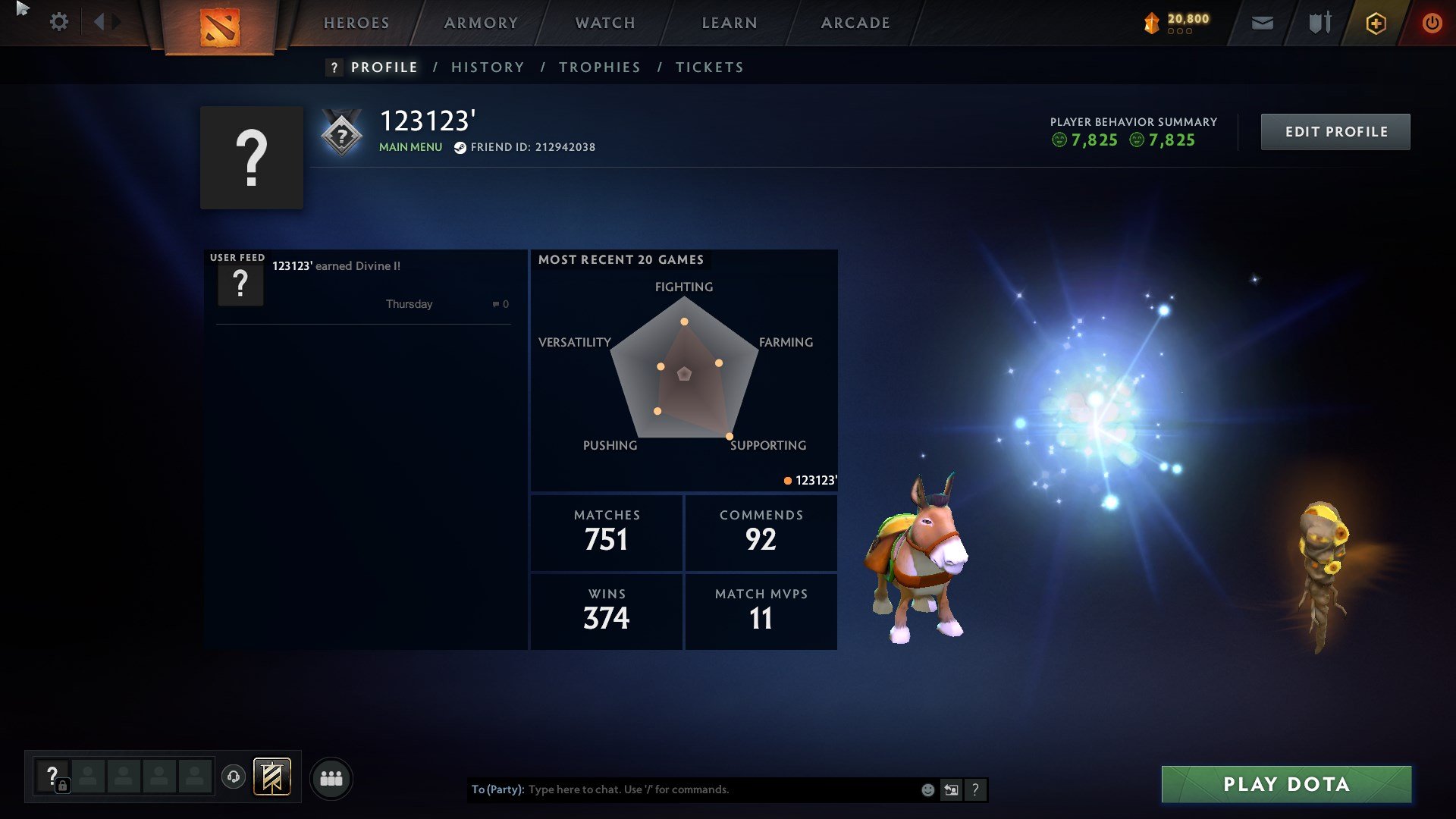Click the shards currency balance
Image resolution: width=1456 pixels, height=819 pixels.
coord(1178,23)
